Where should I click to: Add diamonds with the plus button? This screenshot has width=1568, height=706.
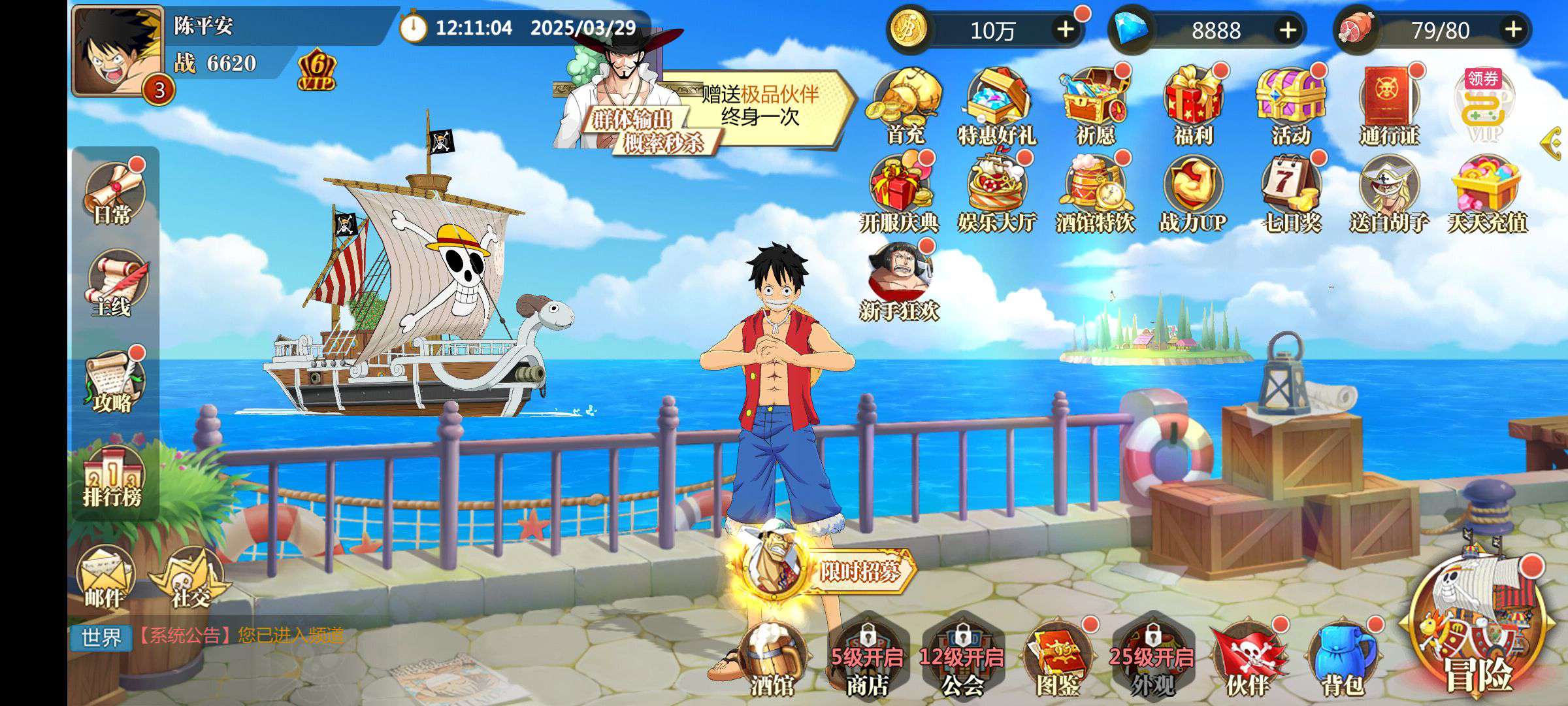(x=1287, y=29)
